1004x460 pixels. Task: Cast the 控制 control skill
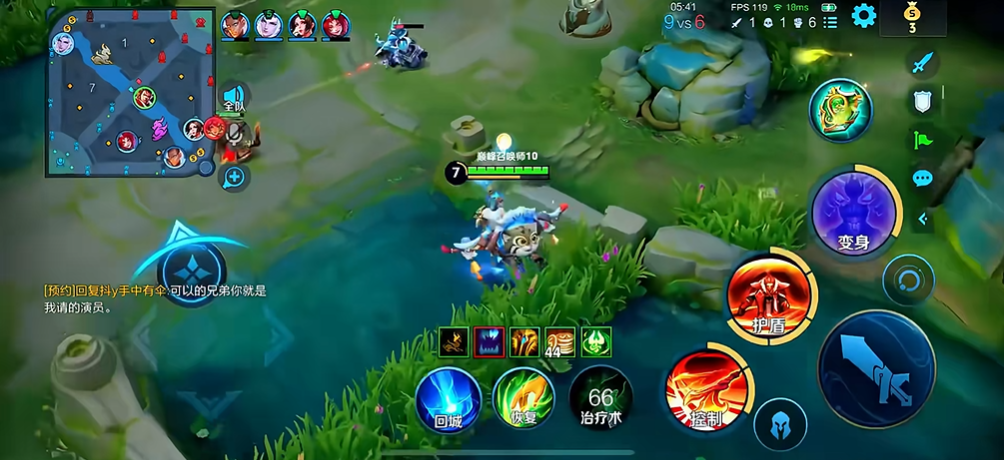pos(706,387)
